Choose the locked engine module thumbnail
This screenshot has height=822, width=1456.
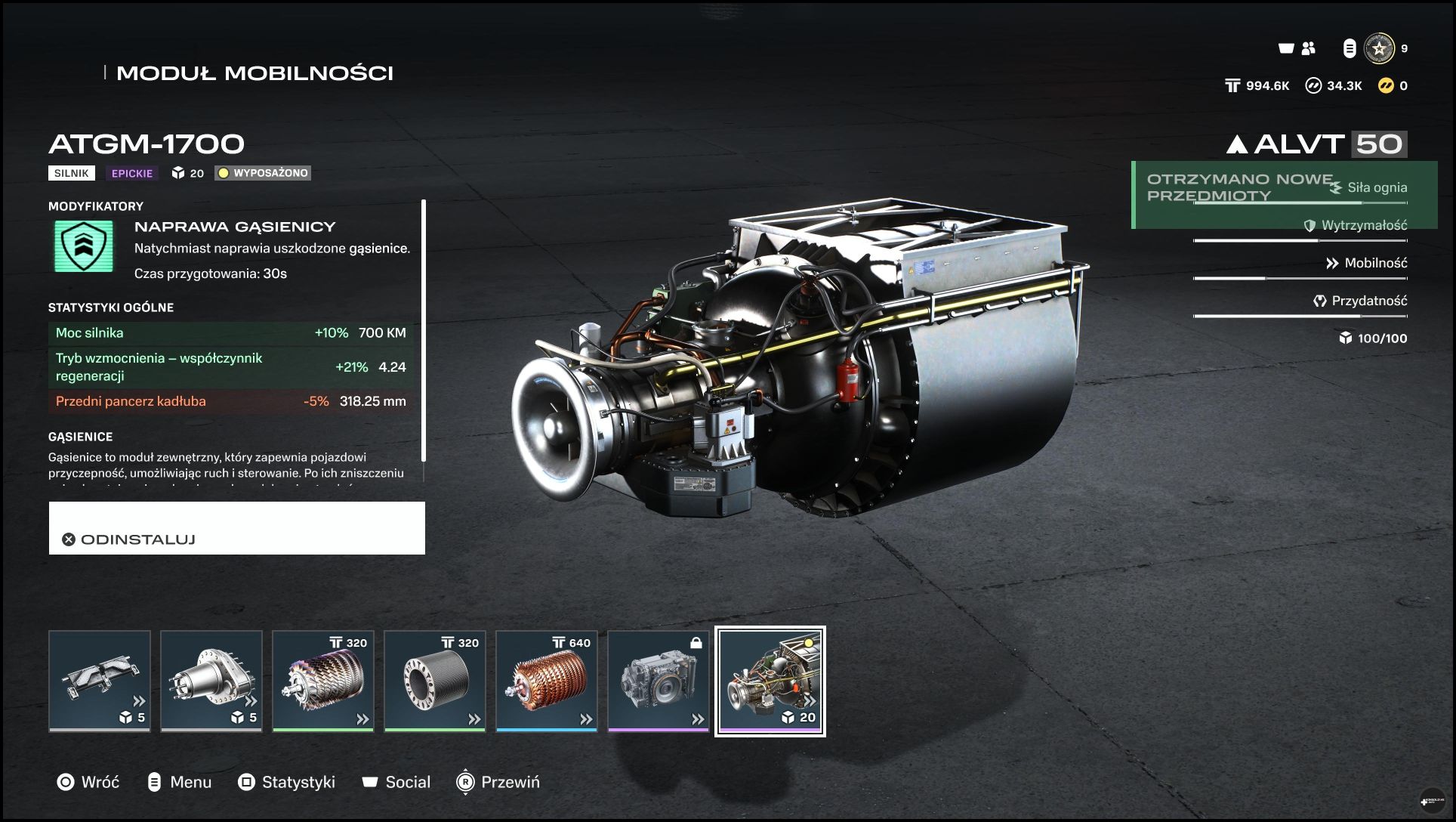(659, 681)
